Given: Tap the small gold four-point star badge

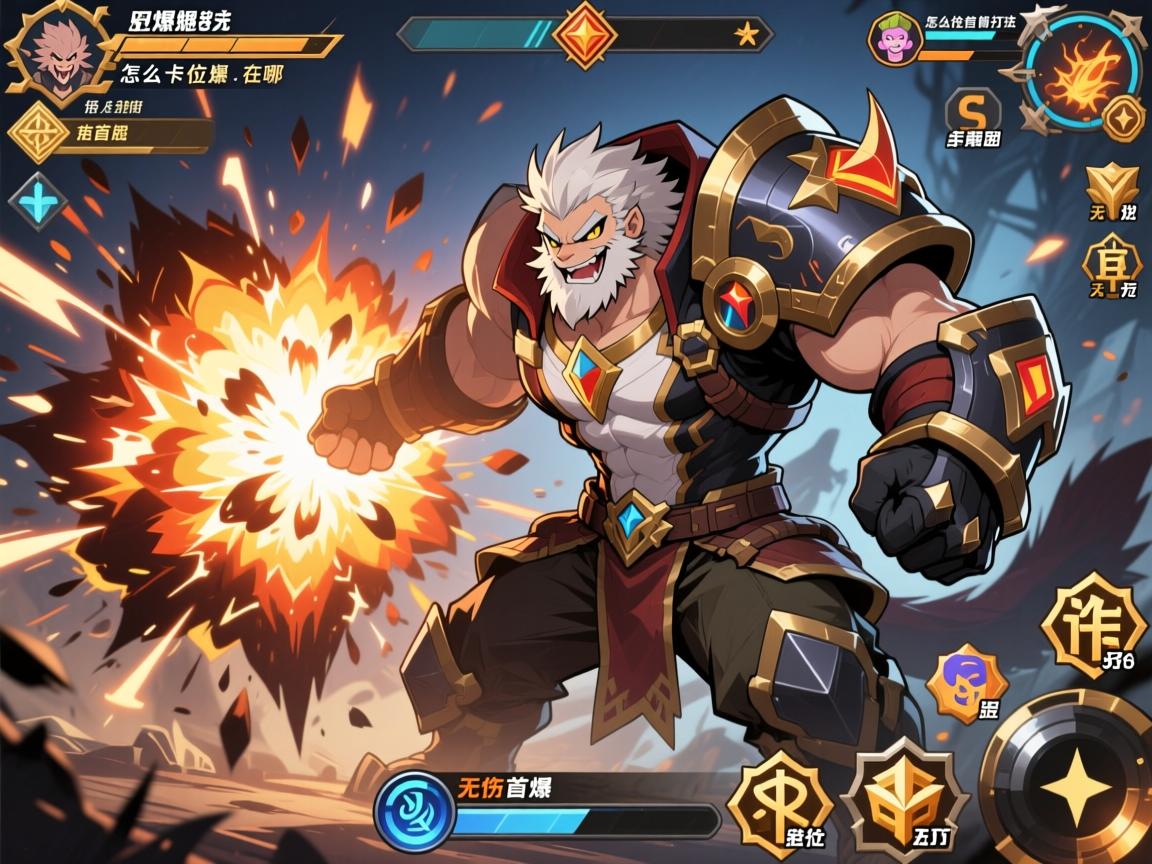Looking at the screenshot, I should point(1125,118).
